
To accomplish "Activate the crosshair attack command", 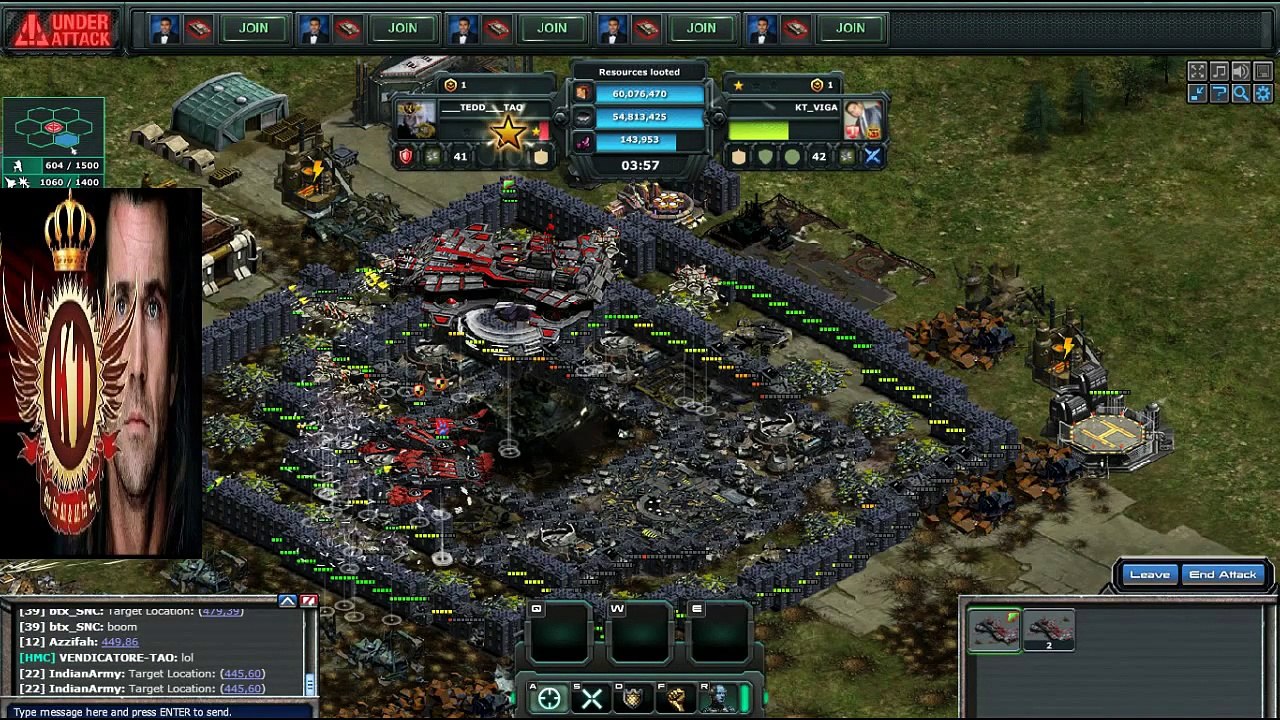I will pyautogui.click(x=549, y=699).
